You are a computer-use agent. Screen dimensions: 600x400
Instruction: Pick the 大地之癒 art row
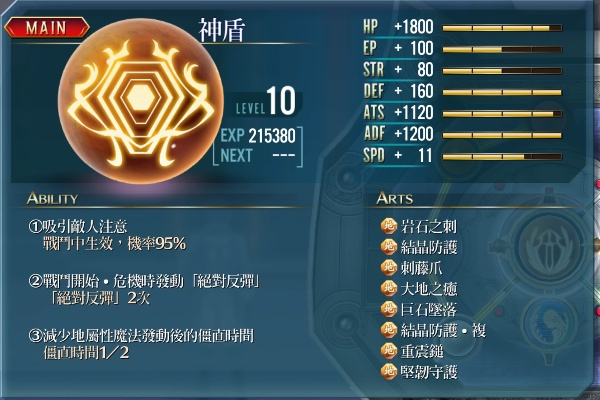coord(429,289)
